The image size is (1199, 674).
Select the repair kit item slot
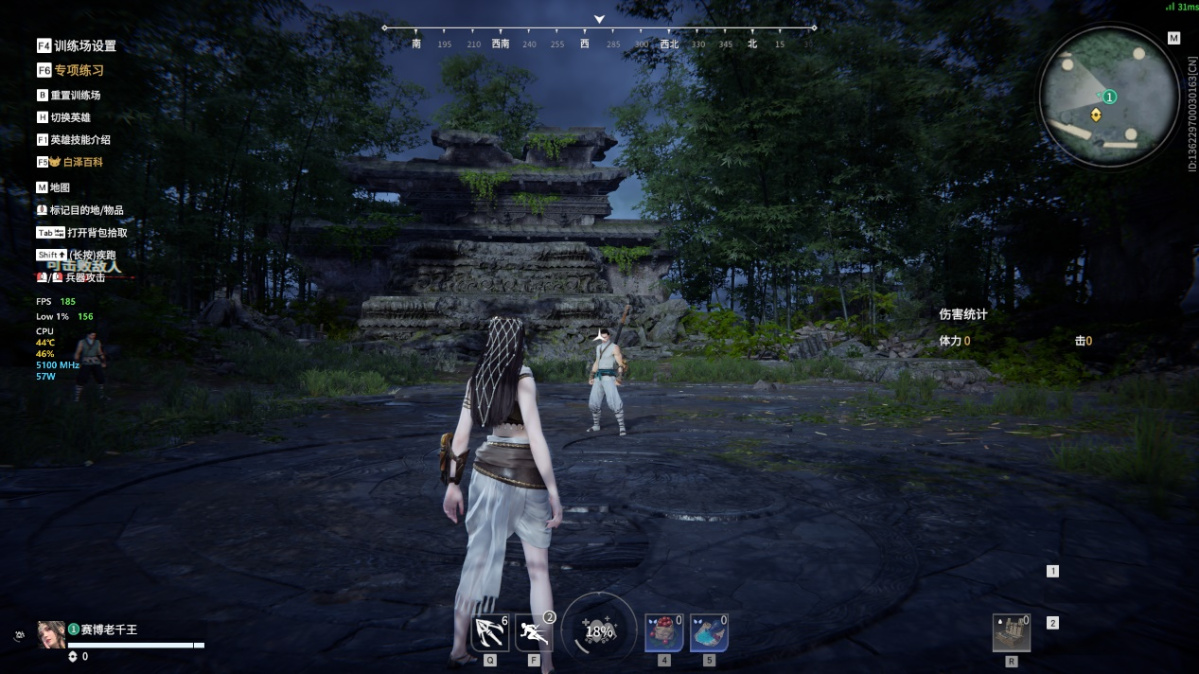tap(1011, 633)
